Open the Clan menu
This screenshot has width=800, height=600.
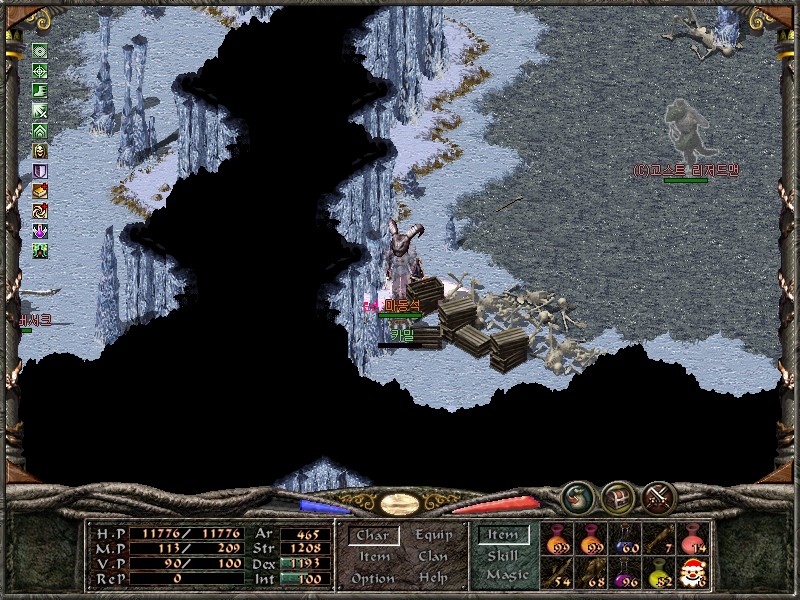434,557
